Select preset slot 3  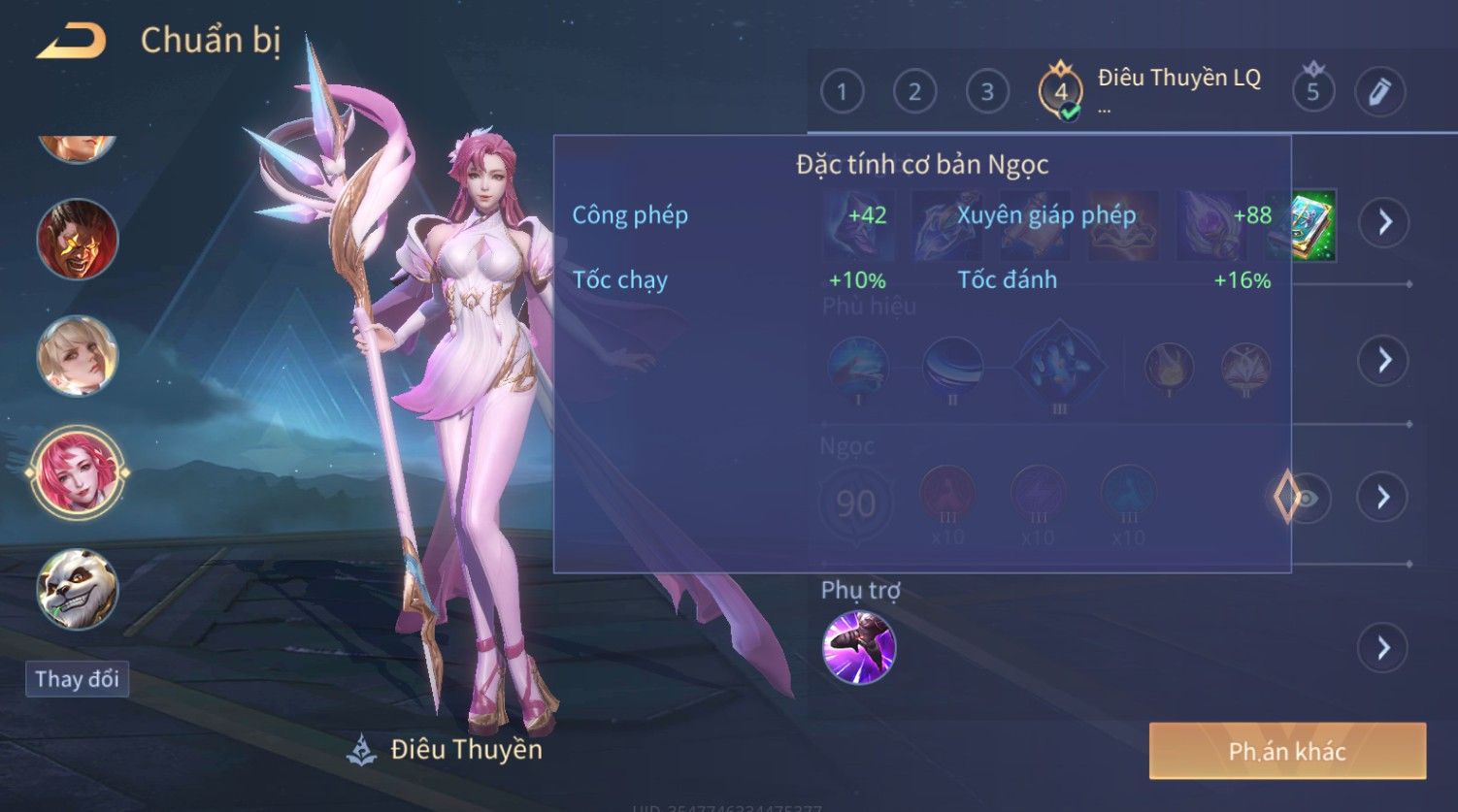pyautogui.click(x=987, y=92)
